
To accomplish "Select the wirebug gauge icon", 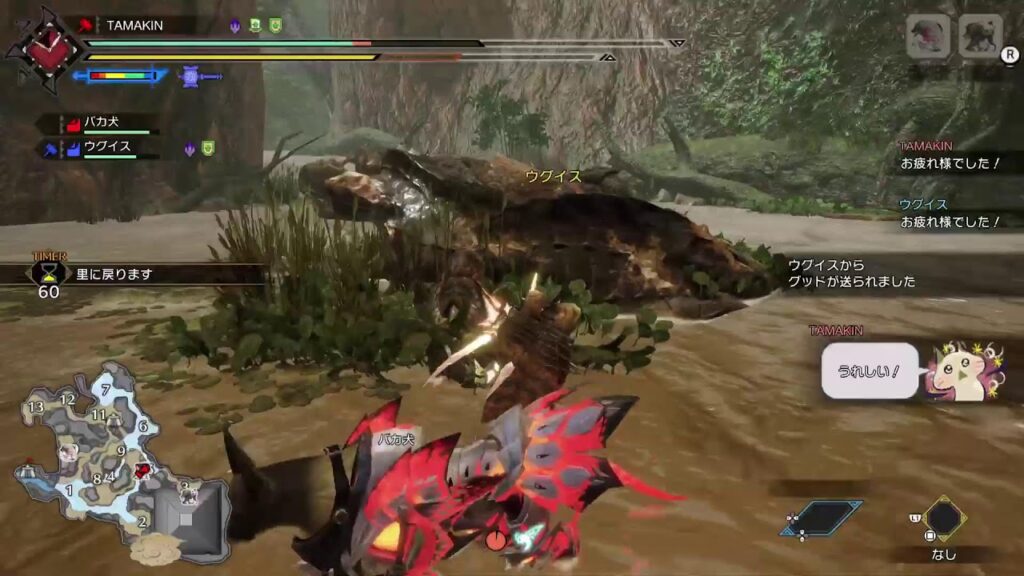I will (193, 75).
